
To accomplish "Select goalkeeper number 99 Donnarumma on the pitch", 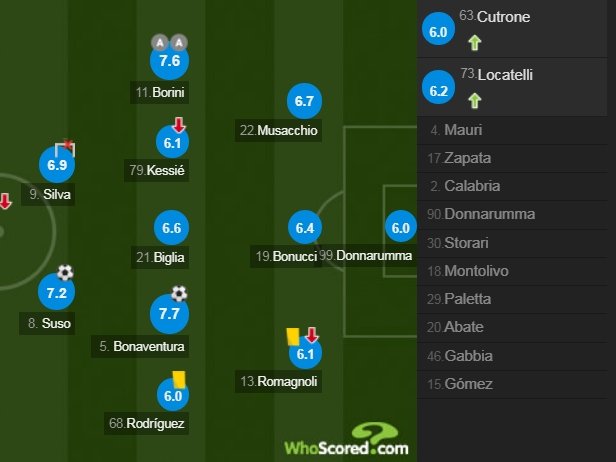I will [x=401, y=229].
